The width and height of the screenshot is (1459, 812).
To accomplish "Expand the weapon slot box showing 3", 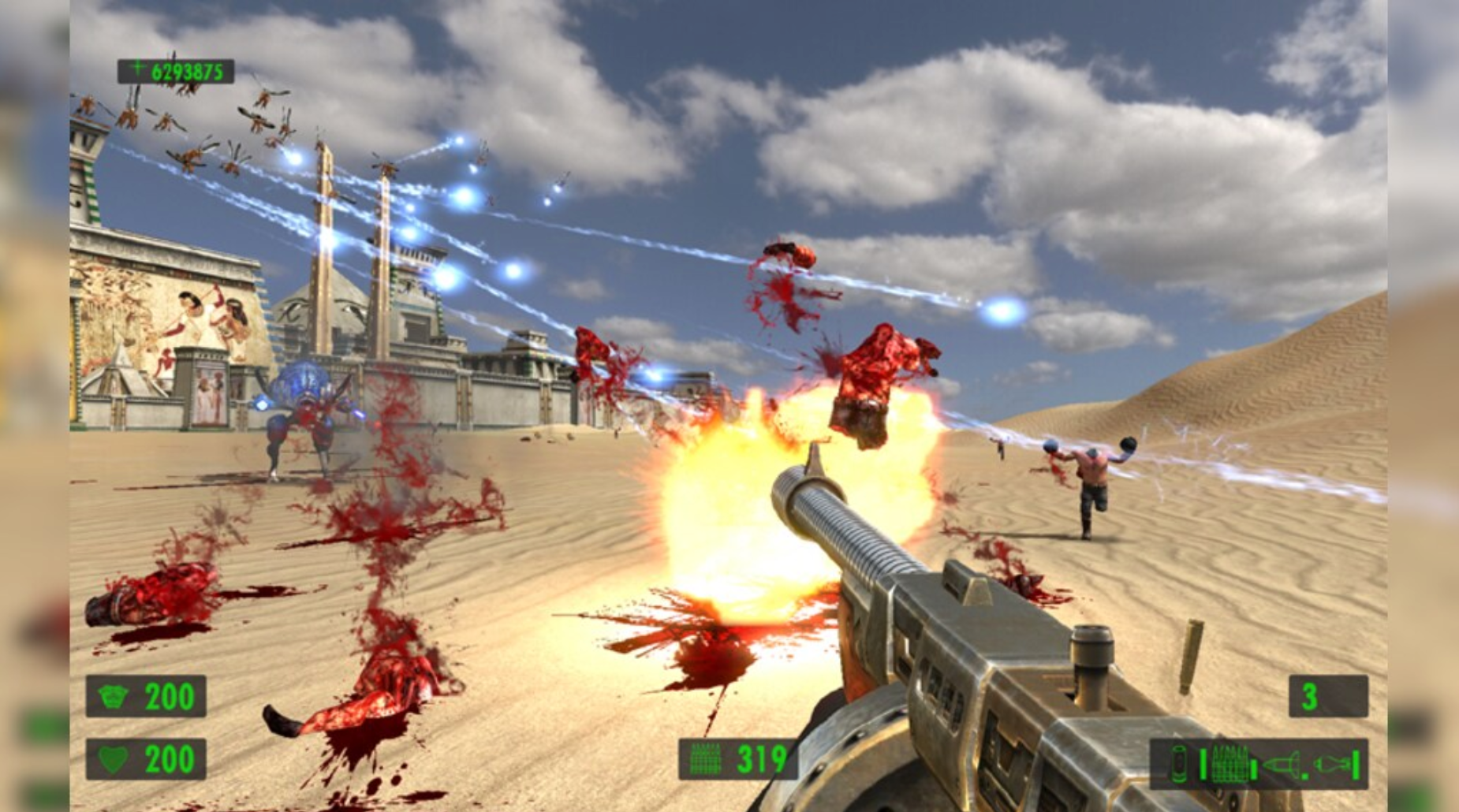I will point(1327,696).
